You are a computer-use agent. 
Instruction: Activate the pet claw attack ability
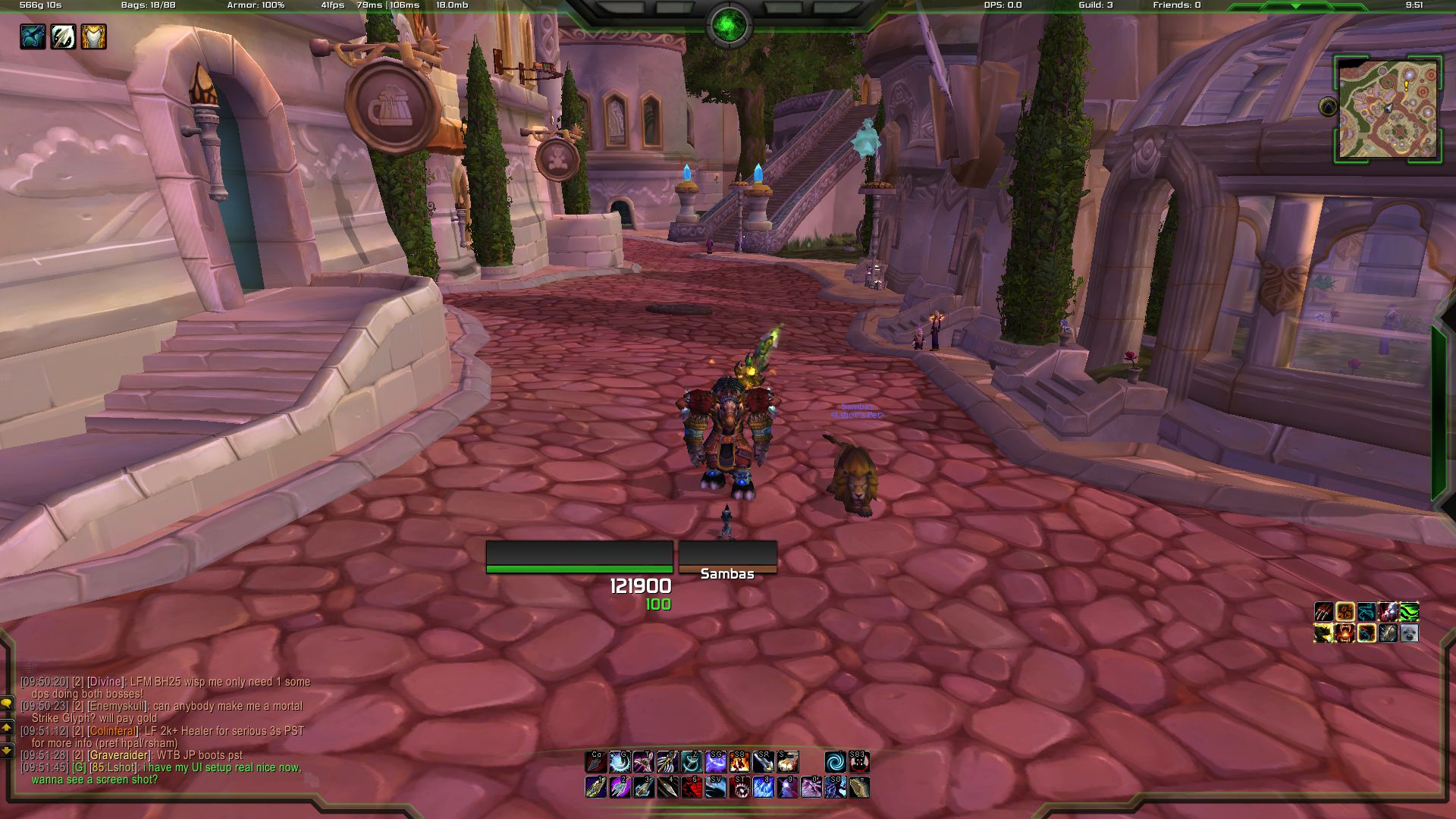pos(1324,612)
